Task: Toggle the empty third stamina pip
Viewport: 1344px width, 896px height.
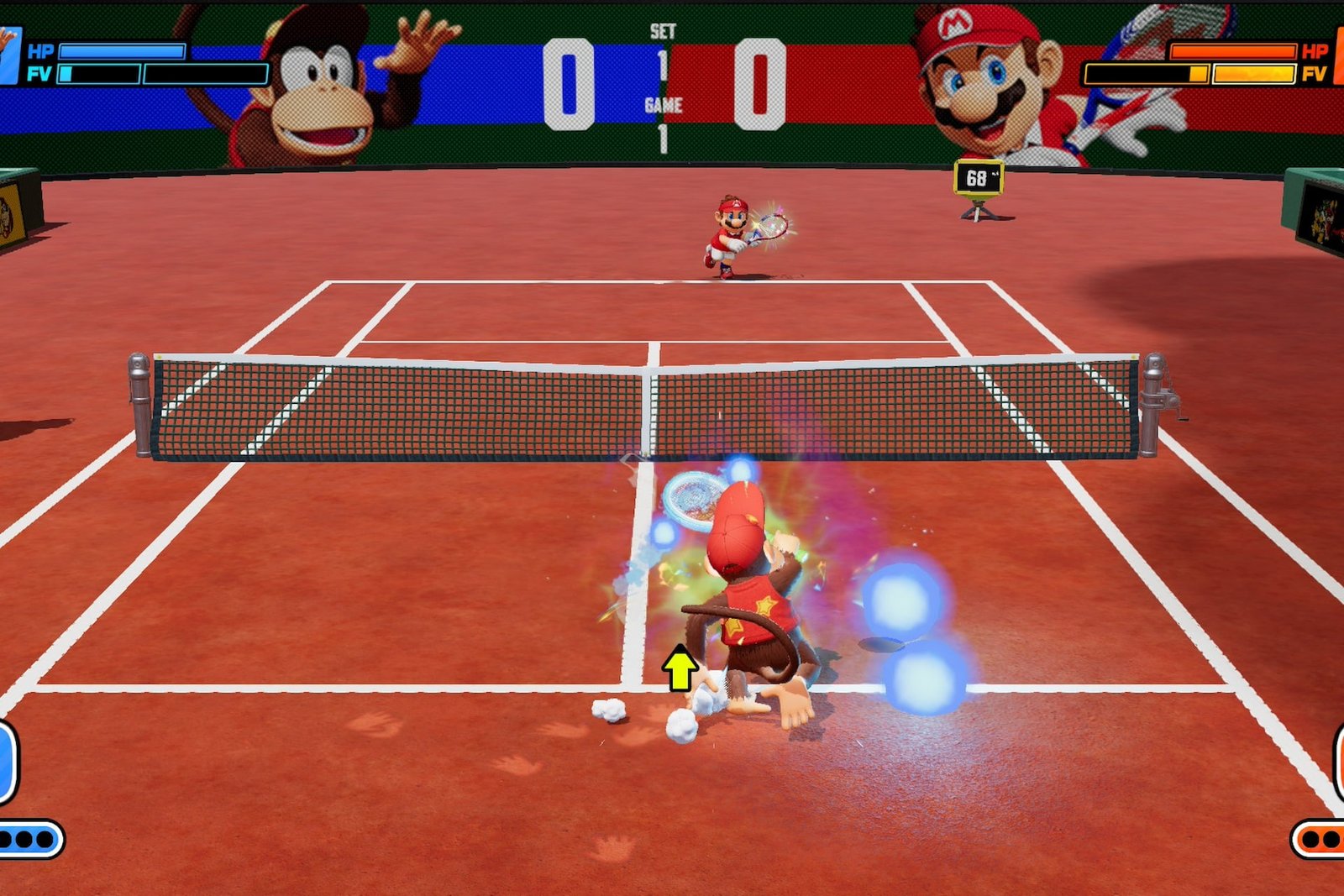Action: pyautogui.click(x=43, y=839)
